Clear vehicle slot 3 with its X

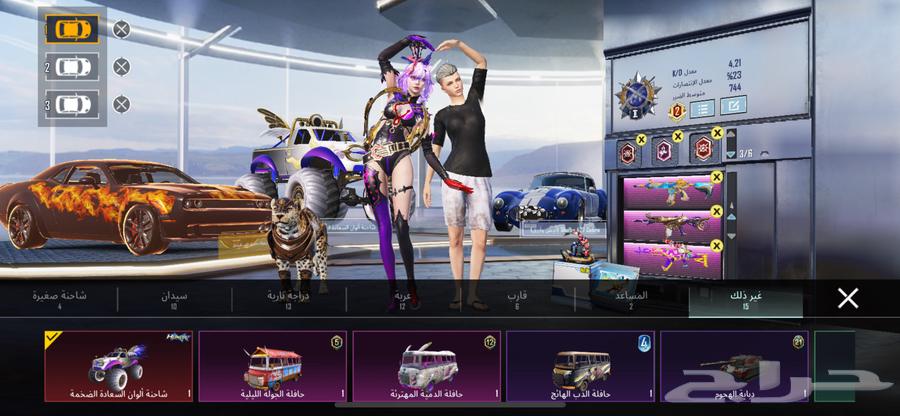coord(121,104)
